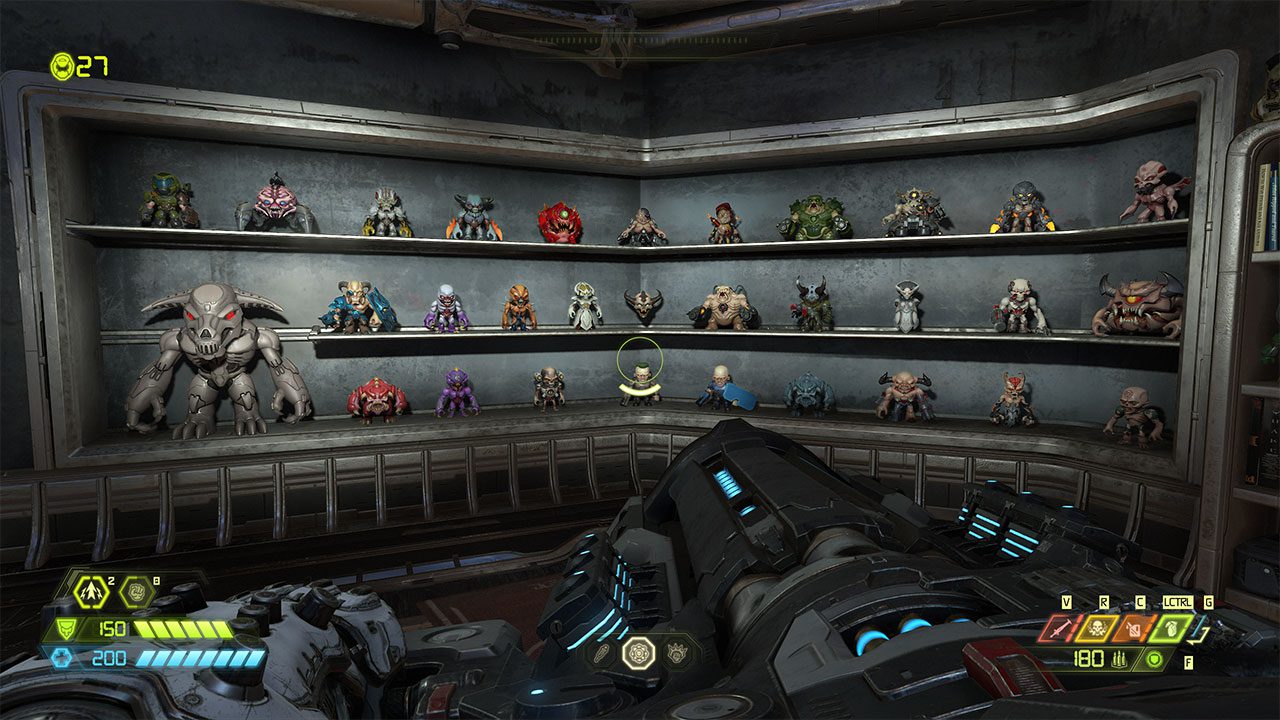Switch to the capsule-shaped weapon mod icon
The width and height of the screenshot is (1280, 720).
click(x=602, y=653)
